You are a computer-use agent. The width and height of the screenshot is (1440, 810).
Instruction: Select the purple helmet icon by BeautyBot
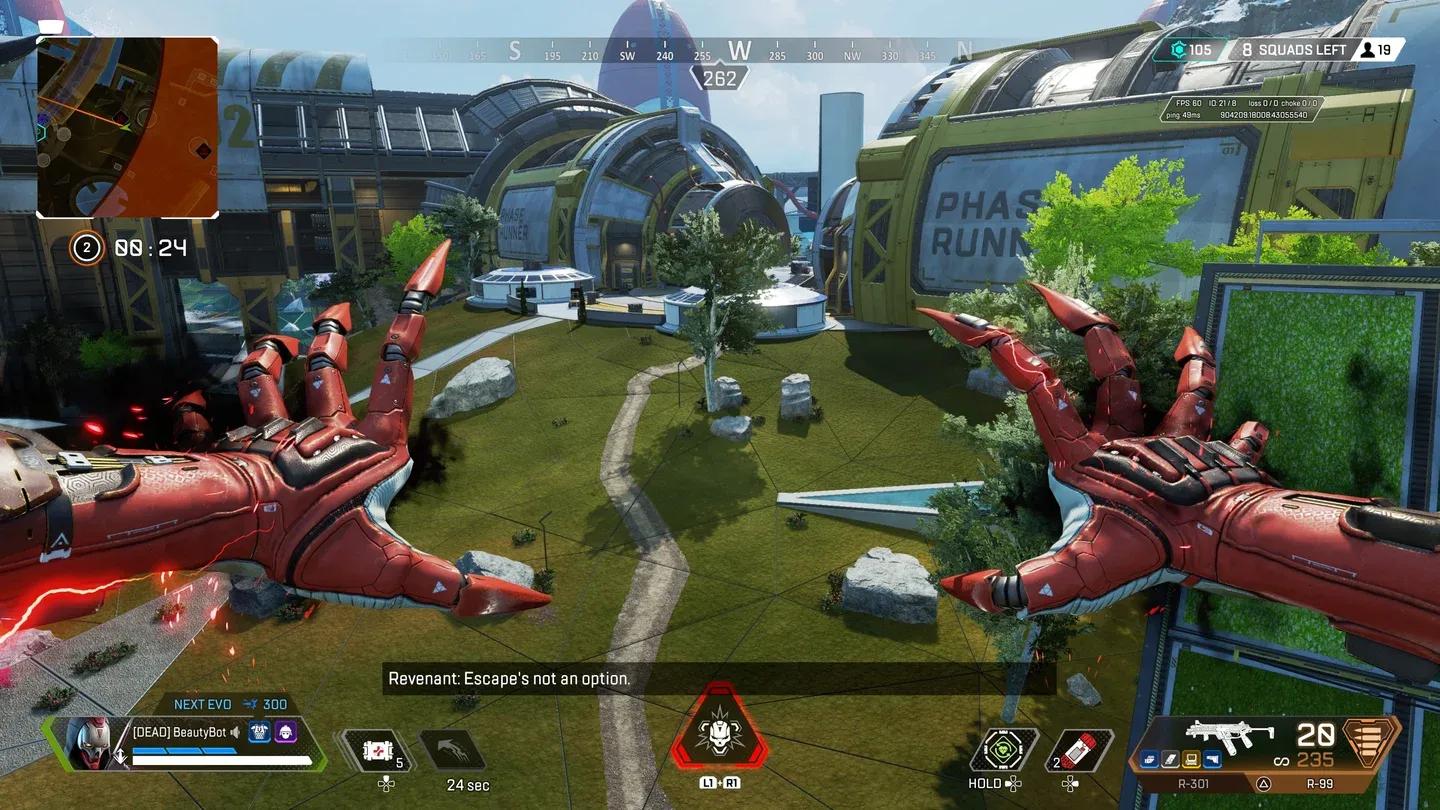286,732
